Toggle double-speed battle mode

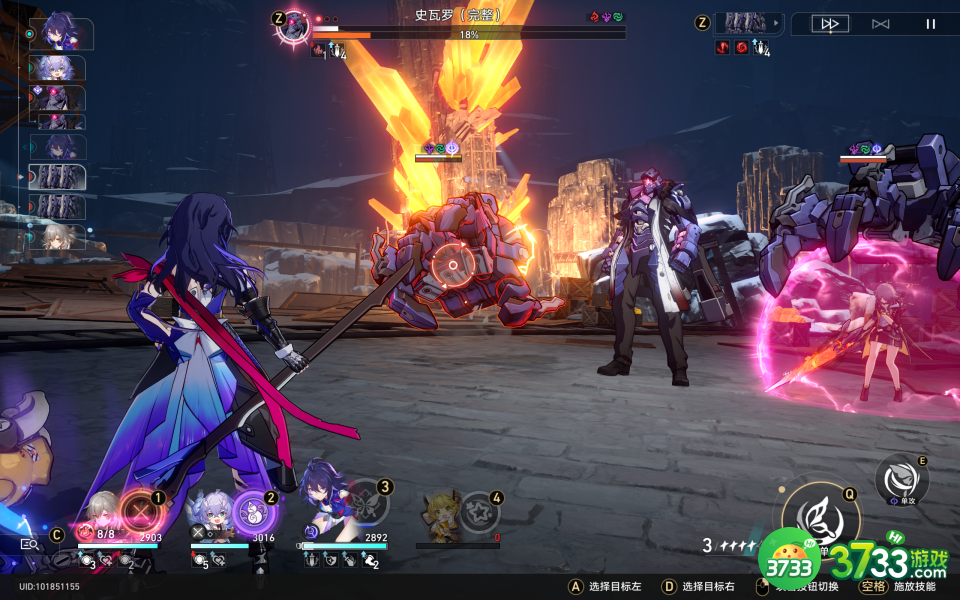click(x=830, y=23)
